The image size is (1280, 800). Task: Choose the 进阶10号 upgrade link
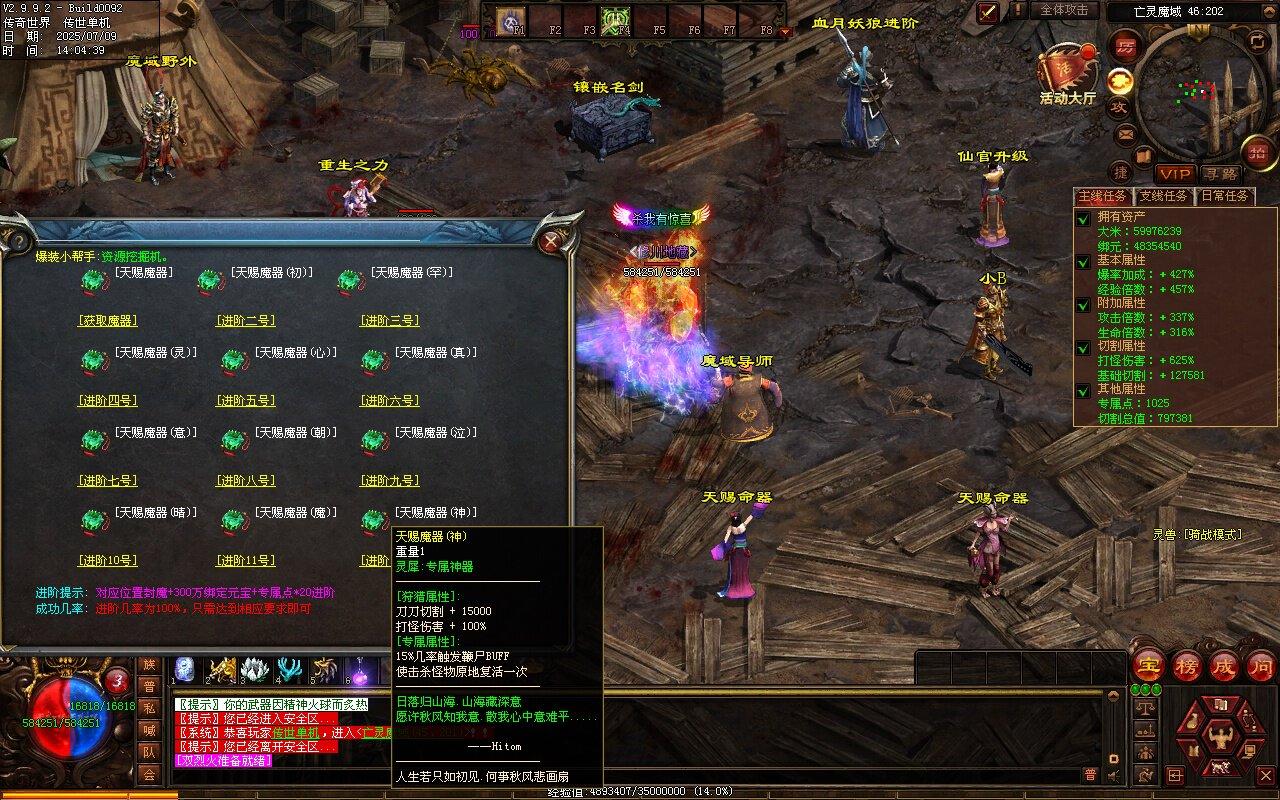click(x=107, y=561)
